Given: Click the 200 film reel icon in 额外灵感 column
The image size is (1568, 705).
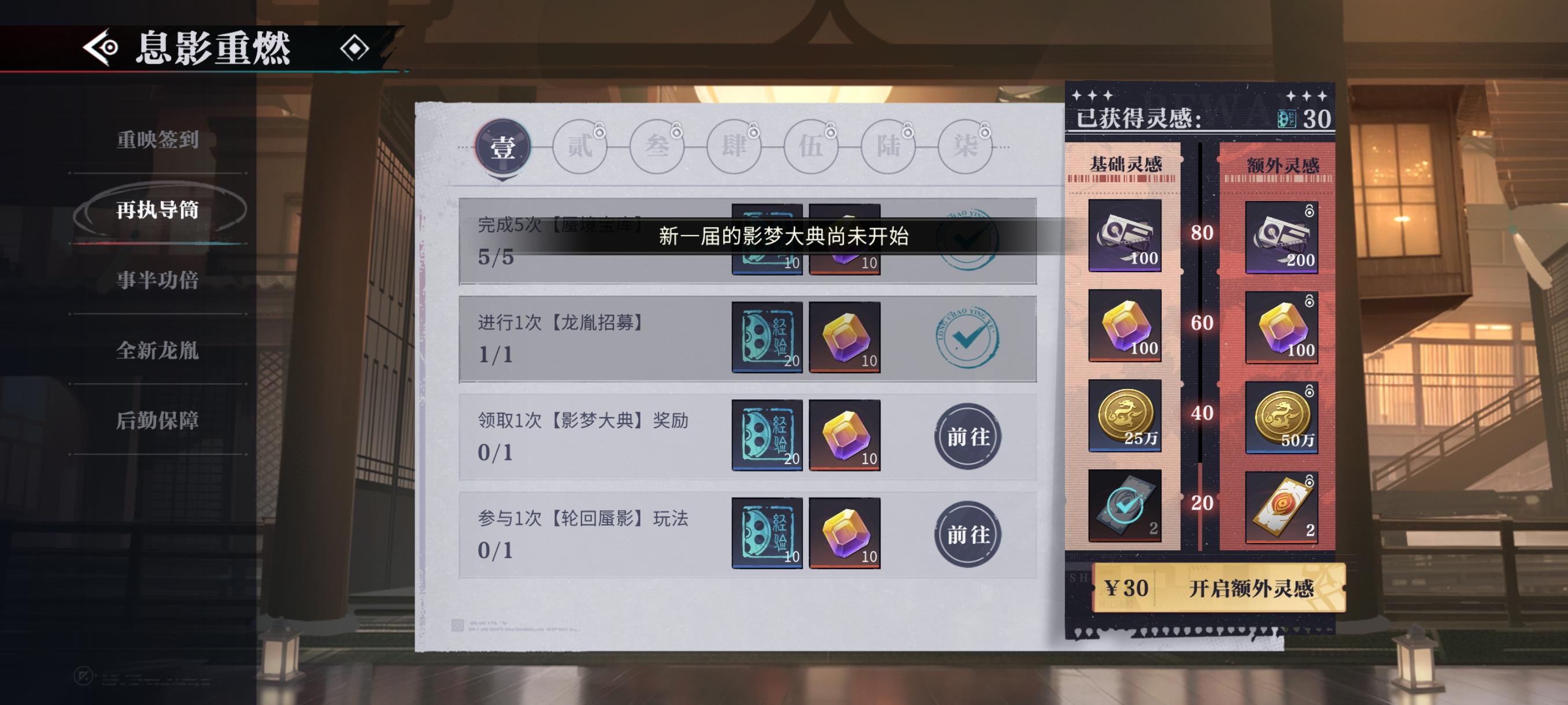Looking at the screenshot, I should point(1283,238).
